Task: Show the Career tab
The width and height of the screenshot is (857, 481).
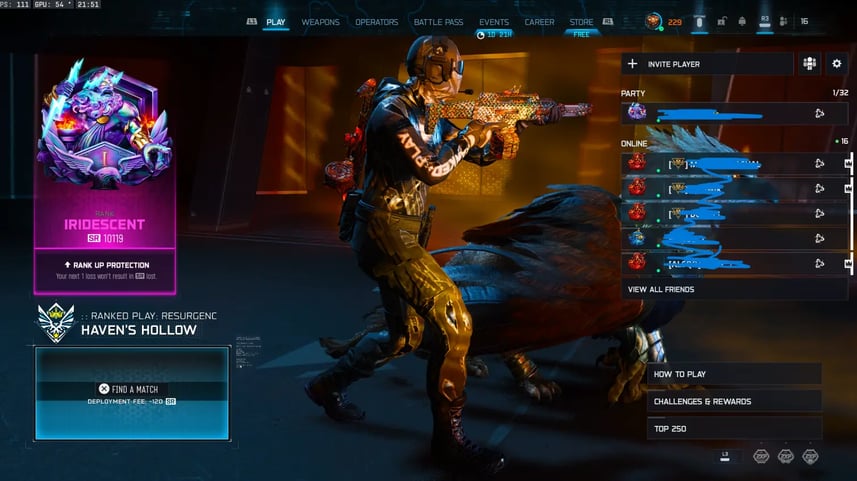Action: pyautogui.click(x=539, y=22)
